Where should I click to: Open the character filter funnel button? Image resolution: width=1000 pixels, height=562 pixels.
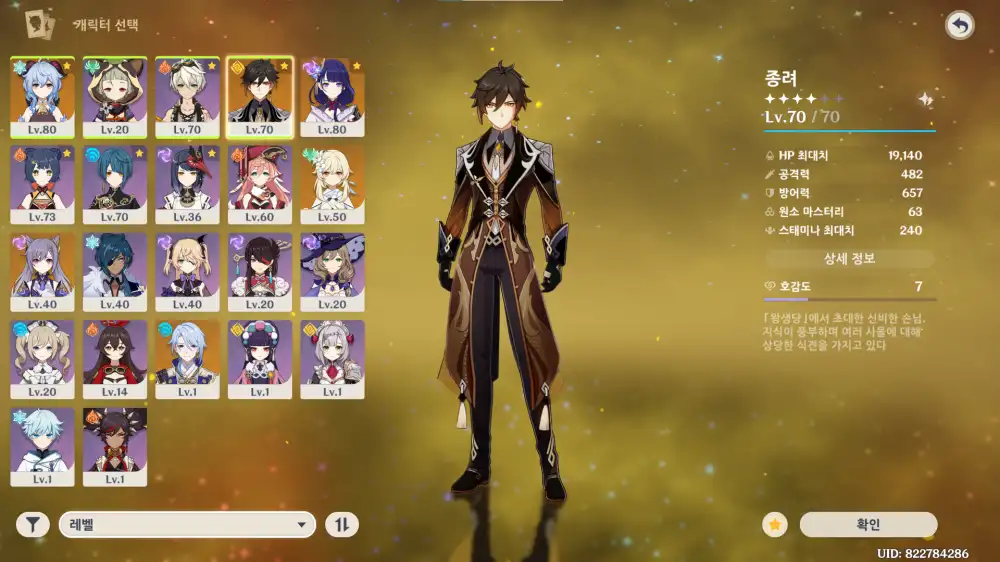point(33,524)
